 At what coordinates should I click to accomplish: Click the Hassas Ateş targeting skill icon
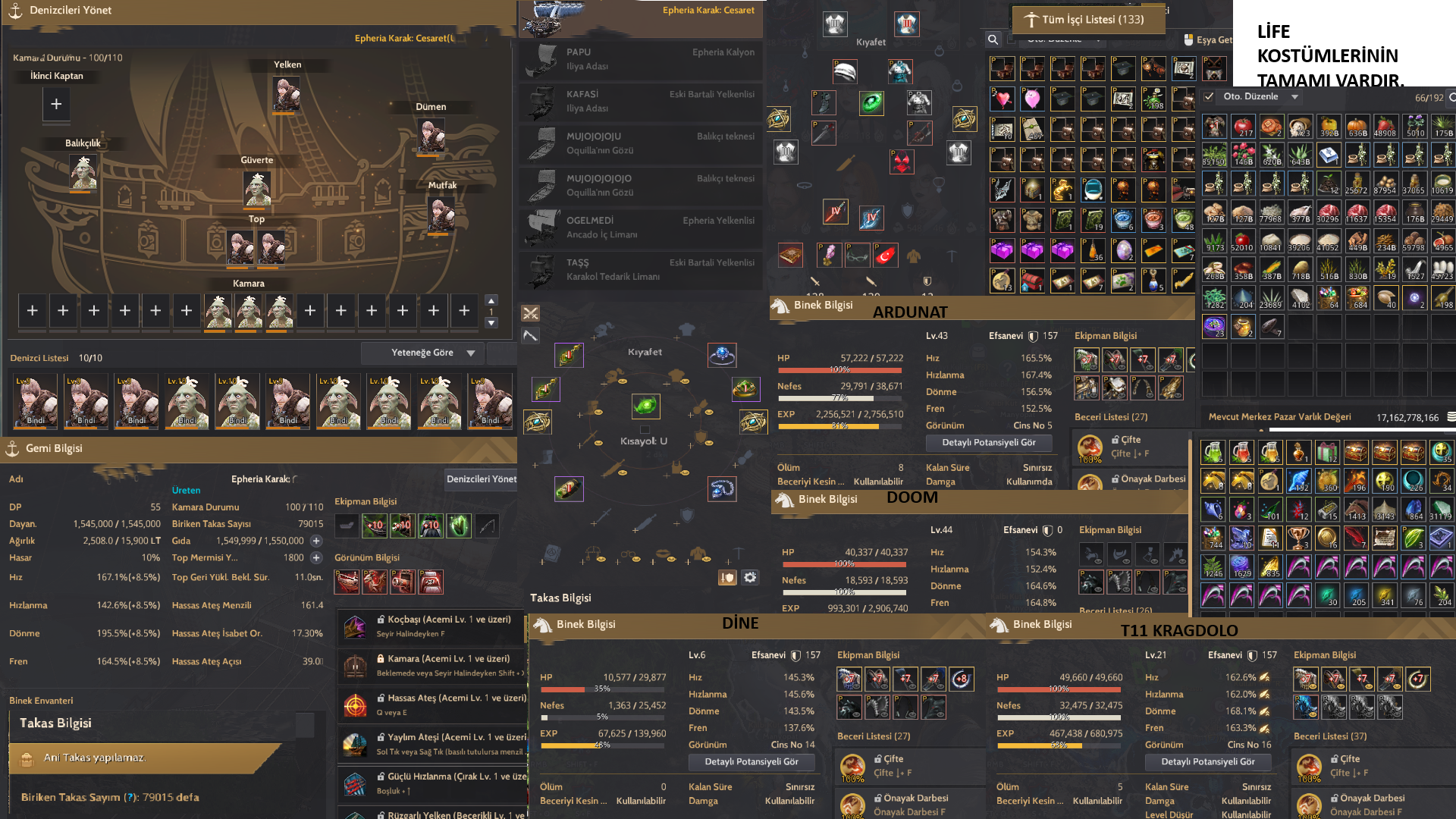tap(354, 704)
